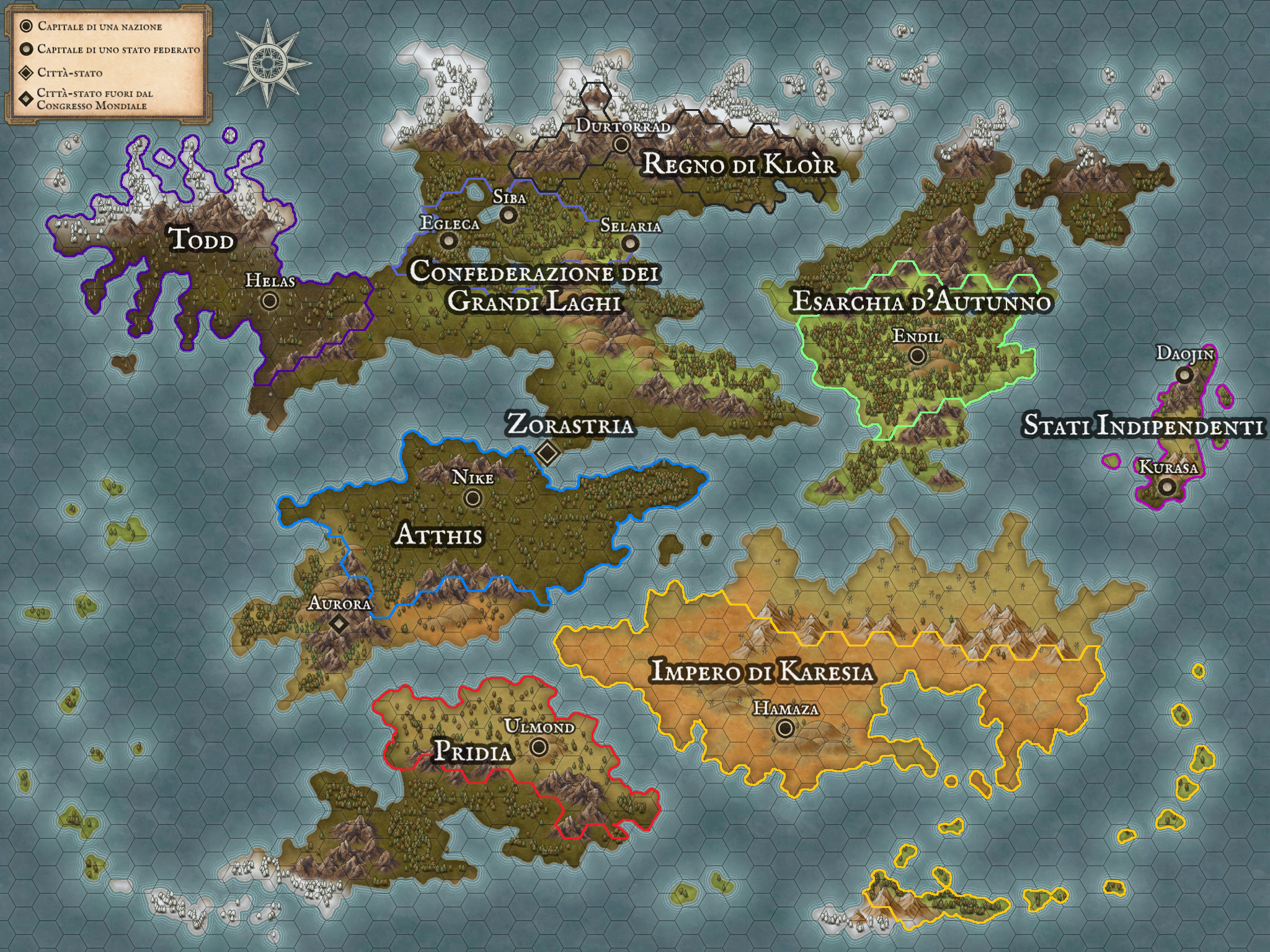The image size is (1270, 952).
Task: Select the Endil capital marker
Action: 917,356
